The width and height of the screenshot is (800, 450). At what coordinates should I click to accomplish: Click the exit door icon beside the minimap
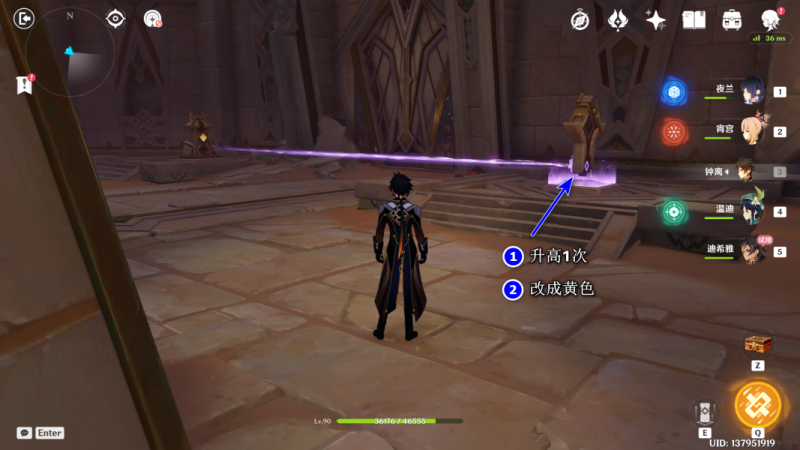[x=26, y=18]
